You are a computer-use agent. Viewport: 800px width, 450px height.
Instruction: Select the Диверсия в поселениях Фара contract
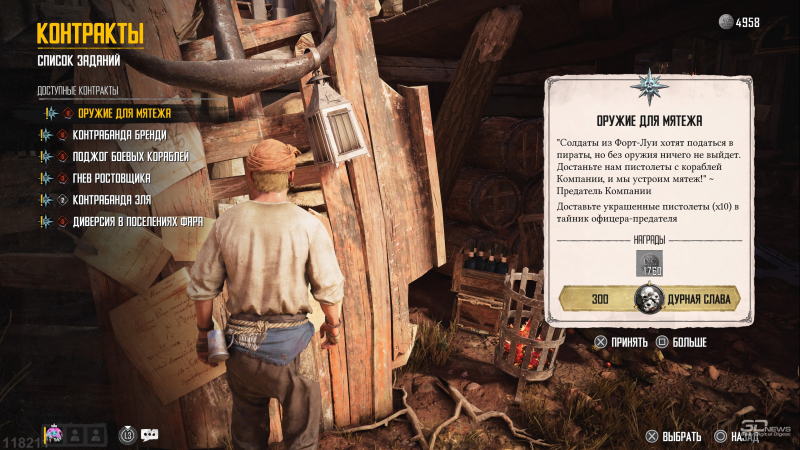[x=138, y=222]
